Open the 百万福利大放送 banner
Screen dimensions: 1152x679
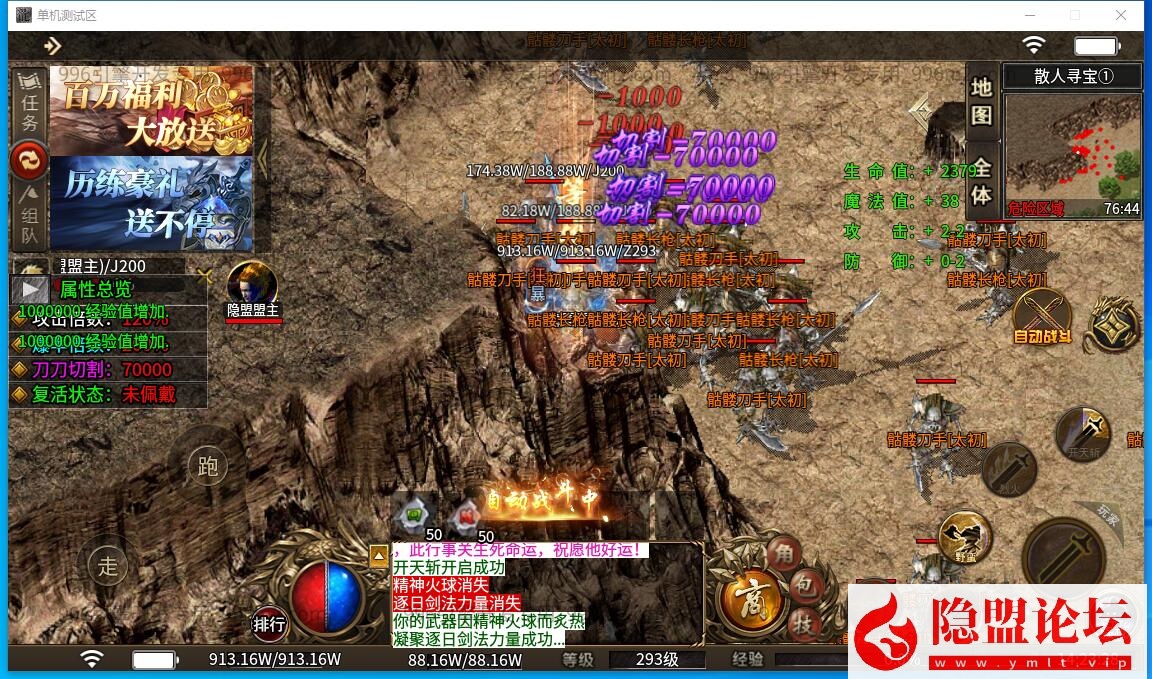click(151, 110)
